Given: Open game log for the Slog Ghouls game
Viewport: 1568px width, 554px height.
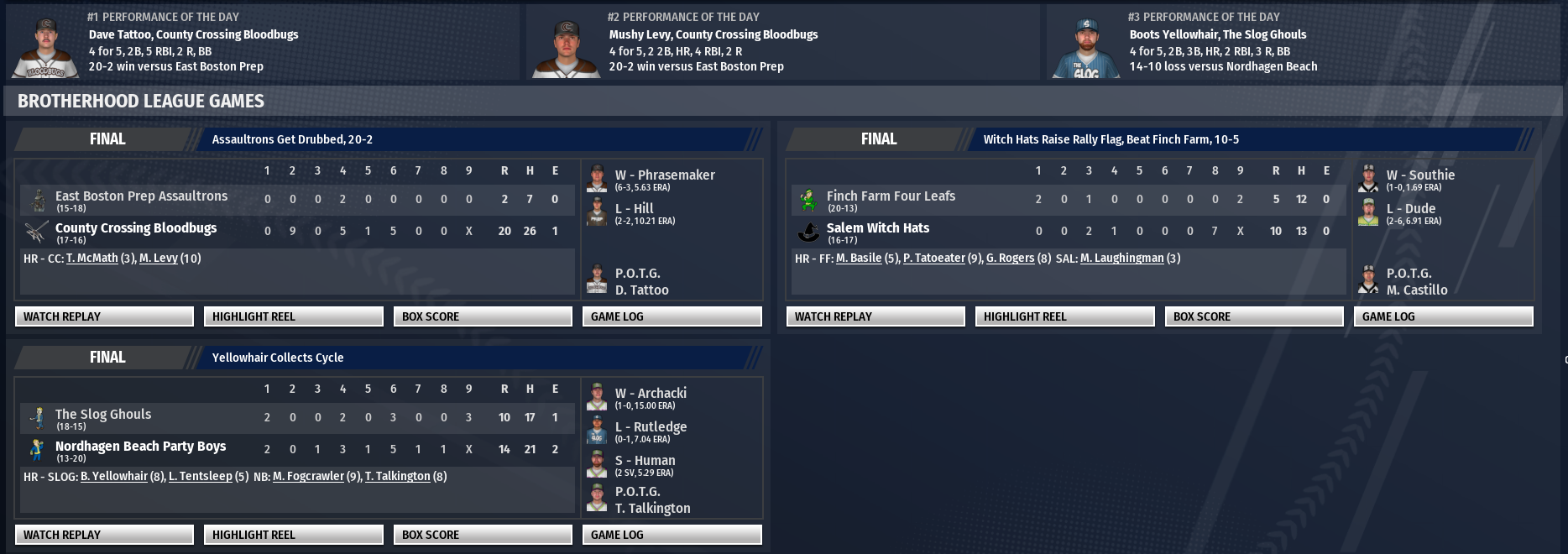Looking at the screenshot, I should click(x=672, y=535).
